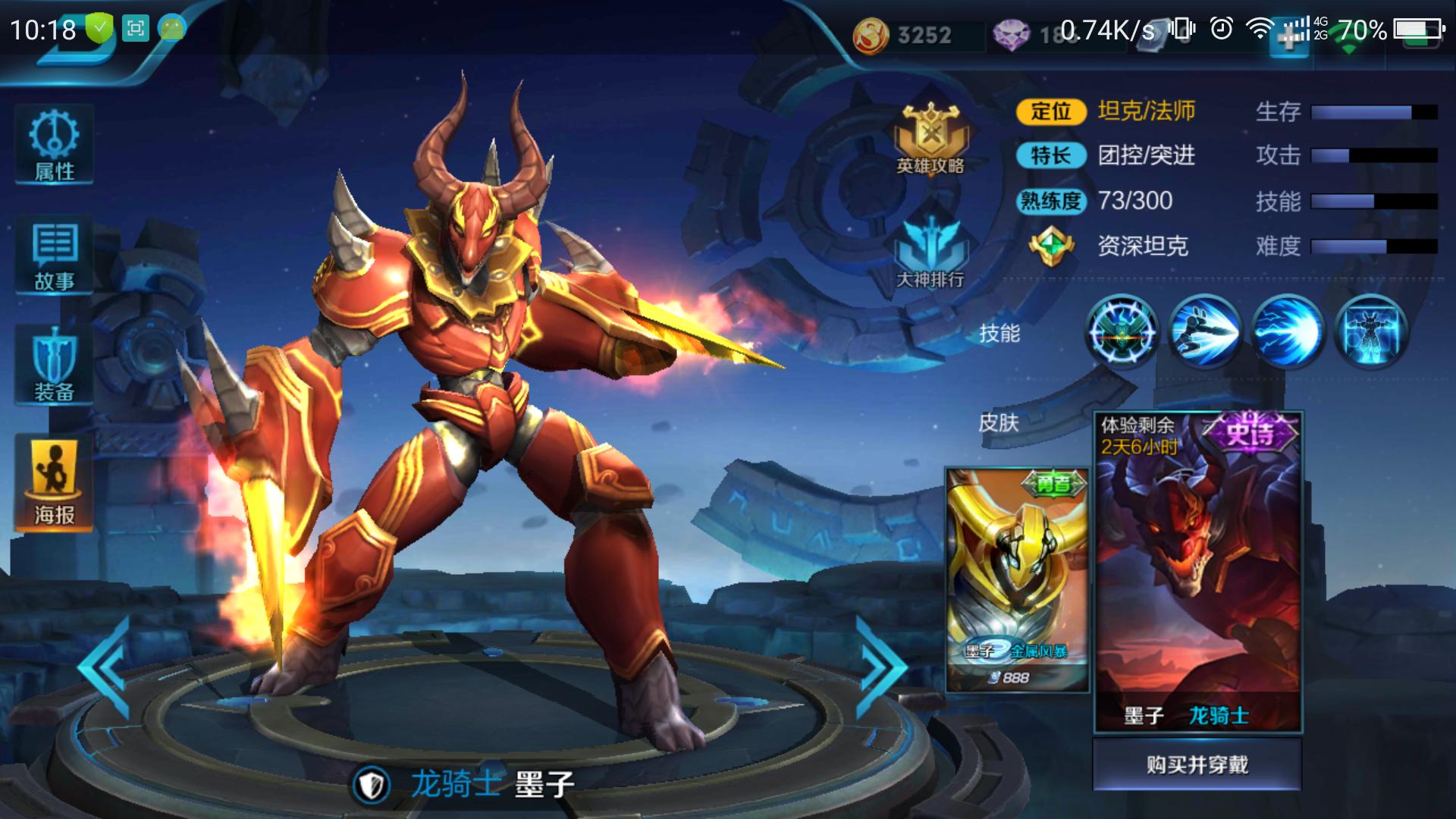Tap the purple diamond currency icon
The width and height of the screenshot is (1456, 819).
tap(1011, 35)
